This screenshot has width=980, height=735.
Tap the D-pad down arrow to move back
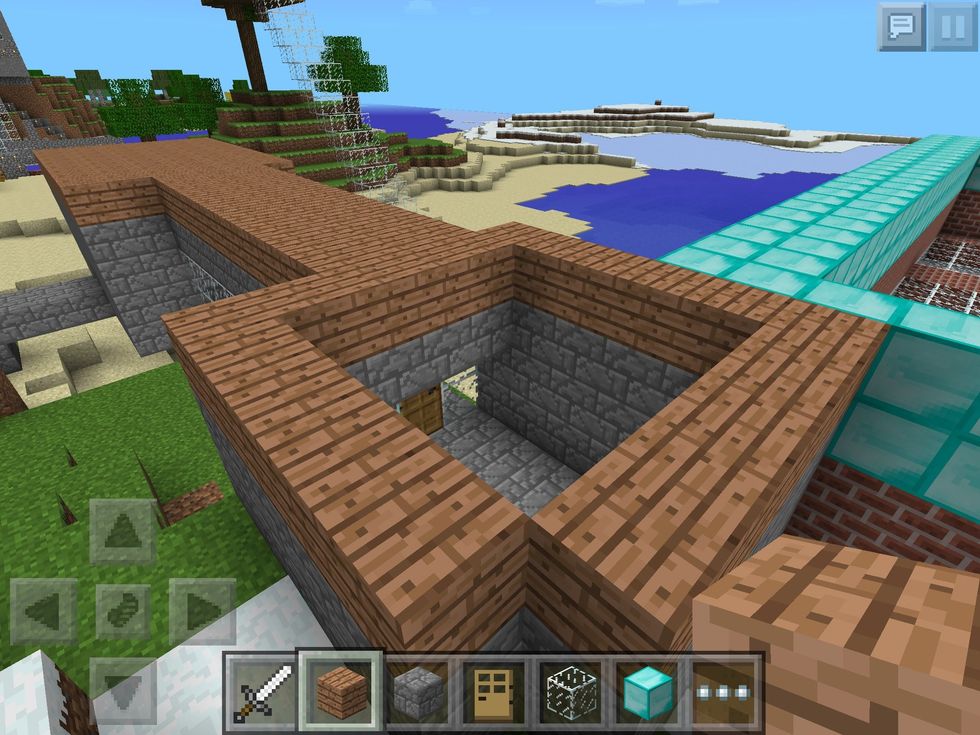(123, 690)
